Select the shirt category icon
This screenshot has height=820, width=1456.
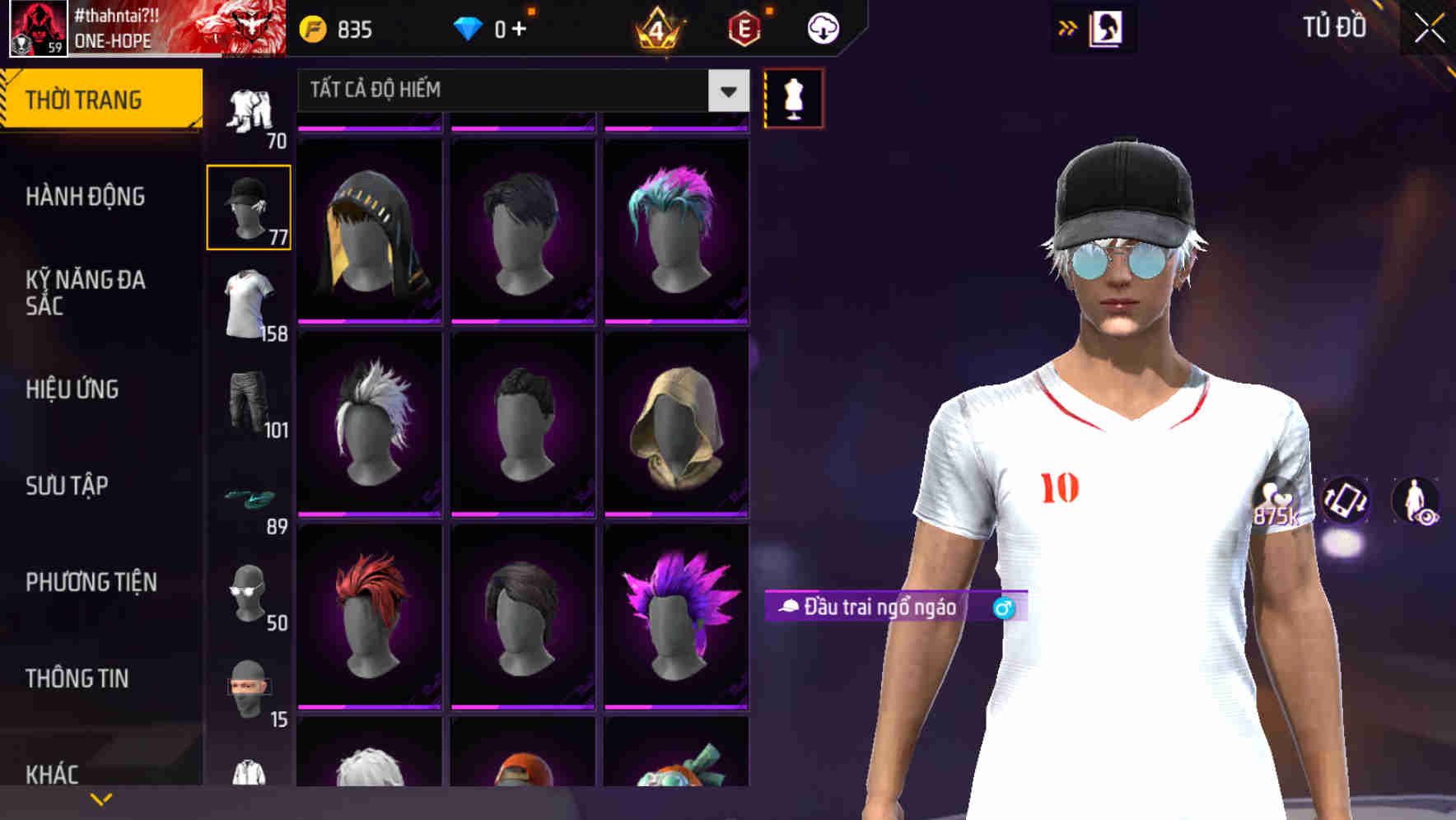tap(248, 305)
